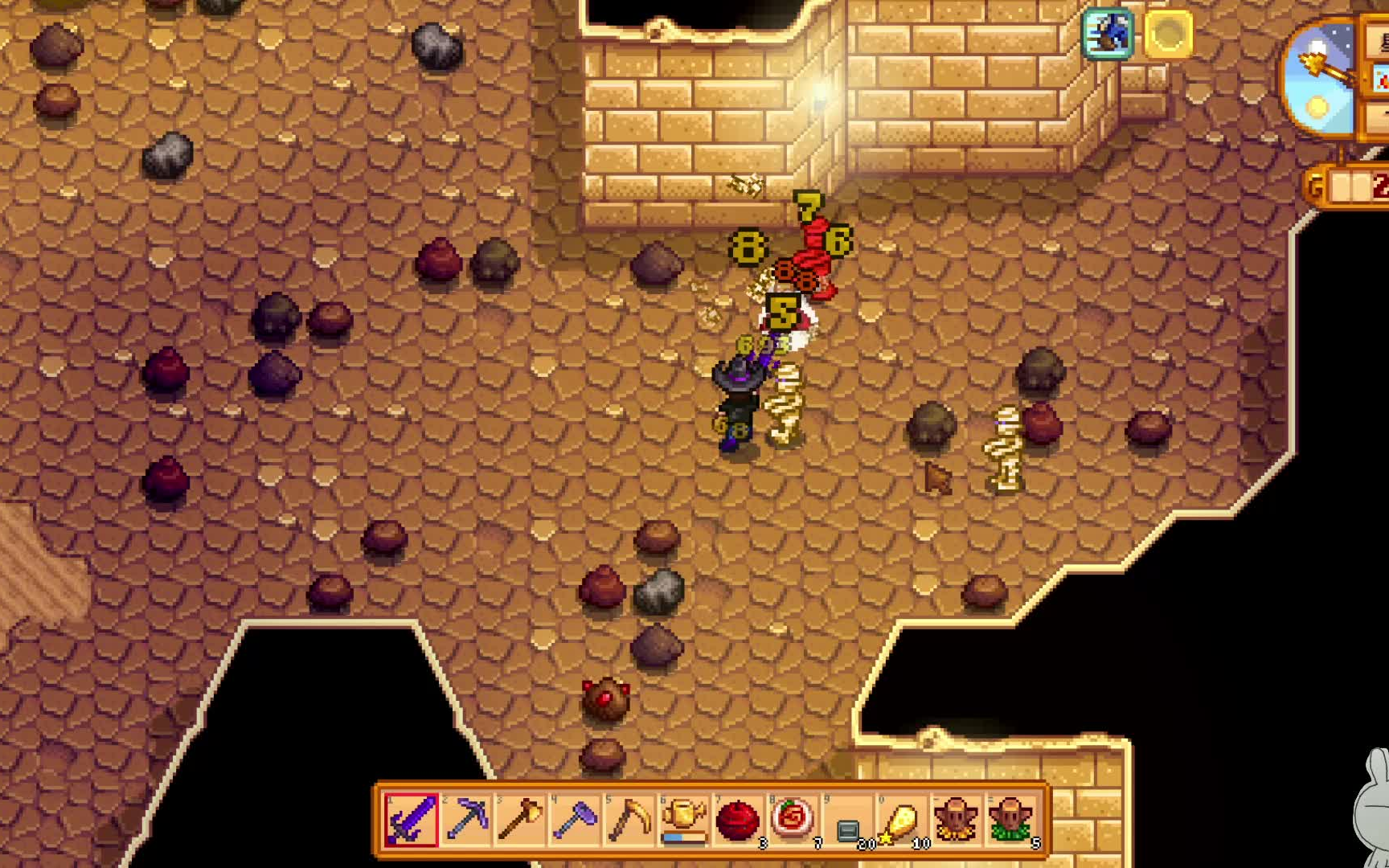Choose the golden axe in hotbar
This screenshot has width=1389, height=868.
point(521,820)
